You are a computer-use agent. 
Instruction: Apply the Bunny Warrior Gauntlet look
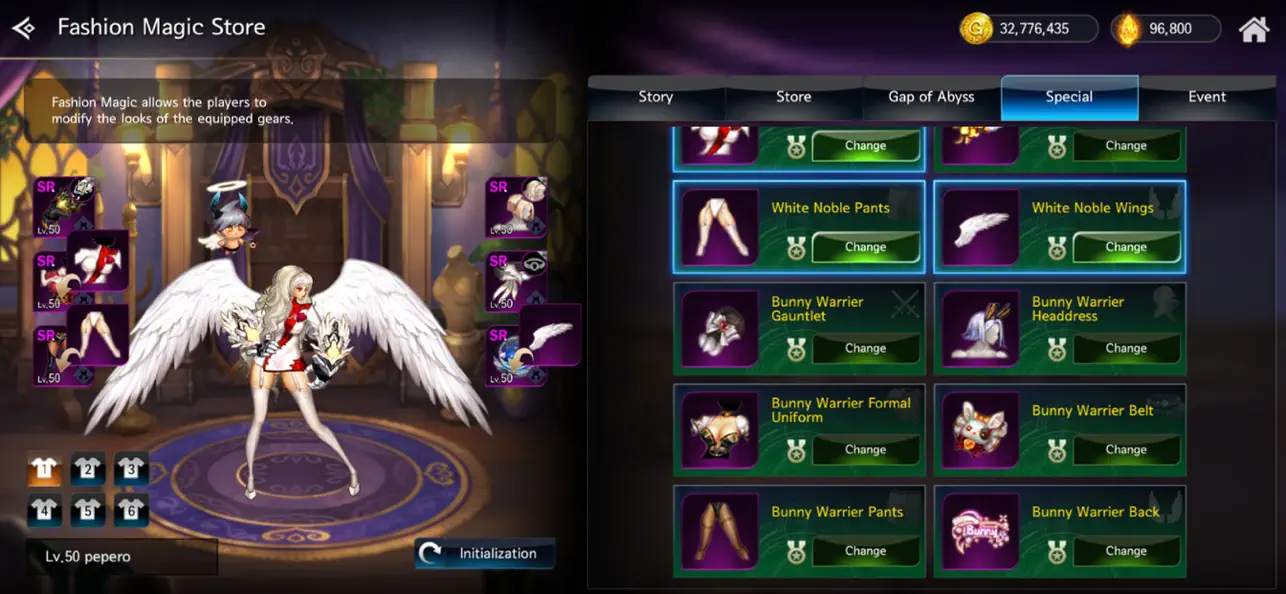[x=865, y=348]
